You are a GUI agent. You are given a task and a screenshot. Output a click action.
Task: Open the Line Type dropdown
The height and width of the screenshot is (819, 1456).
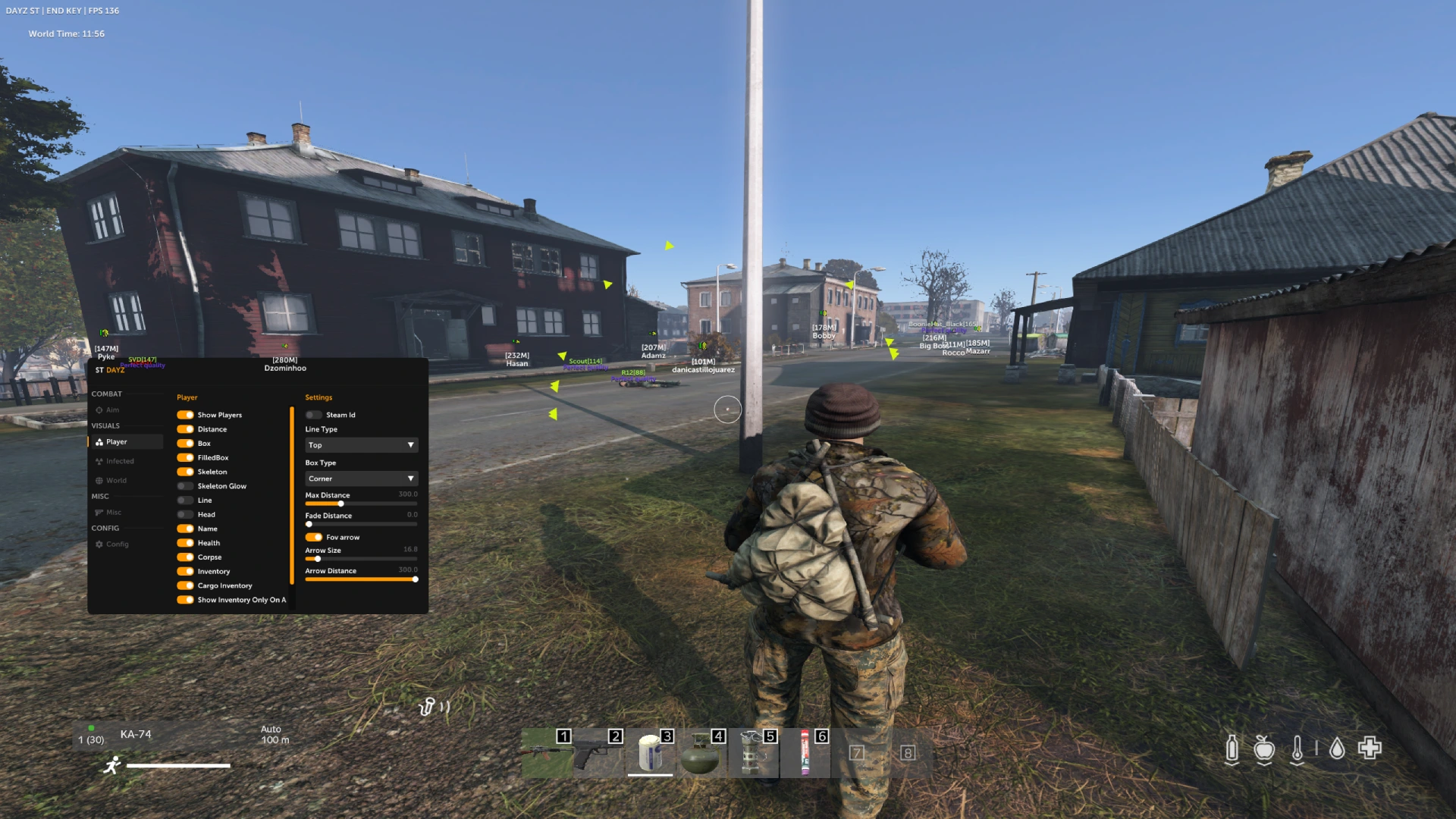(x=361, y=445)
